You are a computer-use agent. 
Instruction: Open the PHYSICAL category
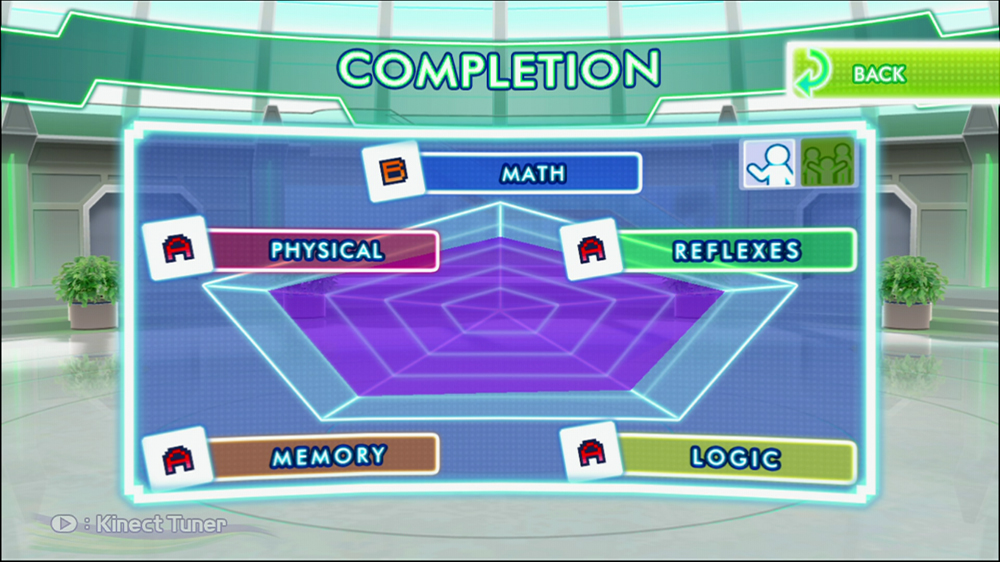pos(326,250)
